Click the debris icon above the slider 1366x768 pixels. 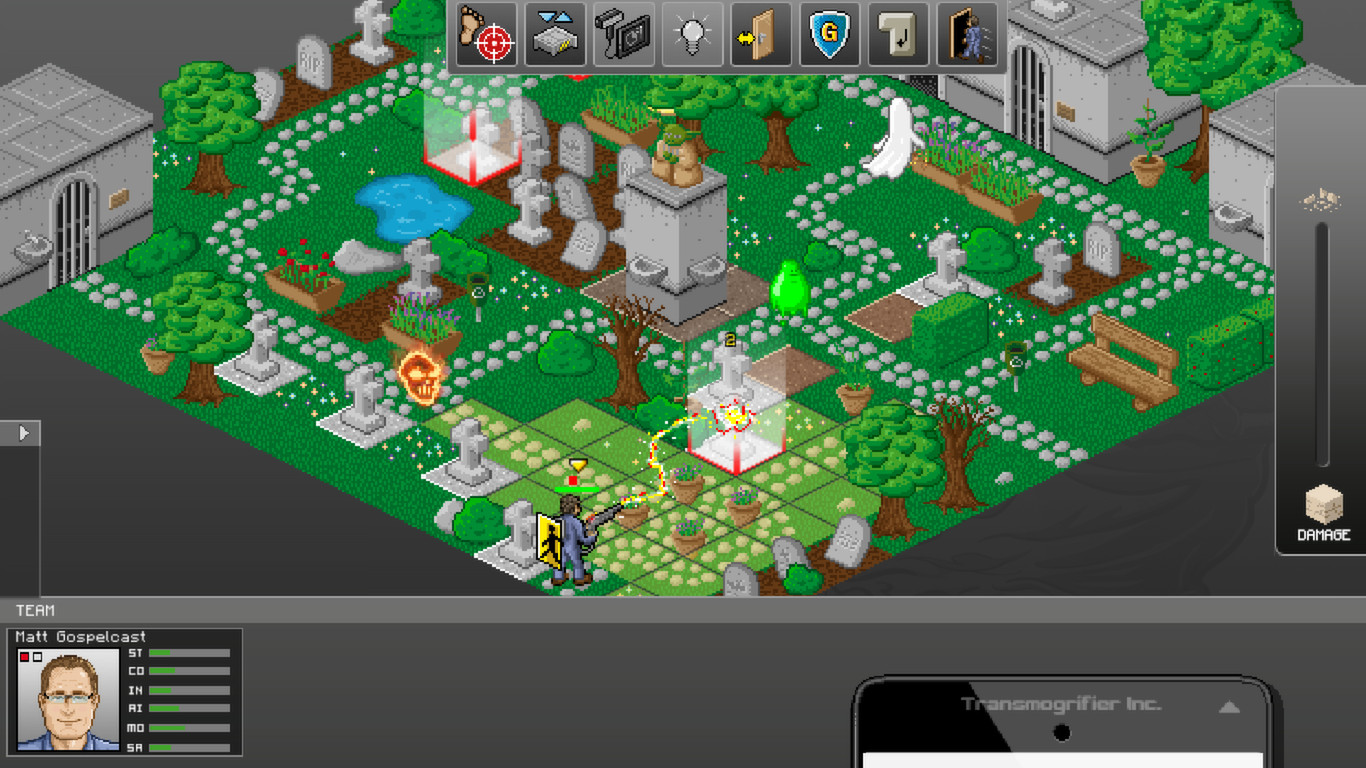1322,200
